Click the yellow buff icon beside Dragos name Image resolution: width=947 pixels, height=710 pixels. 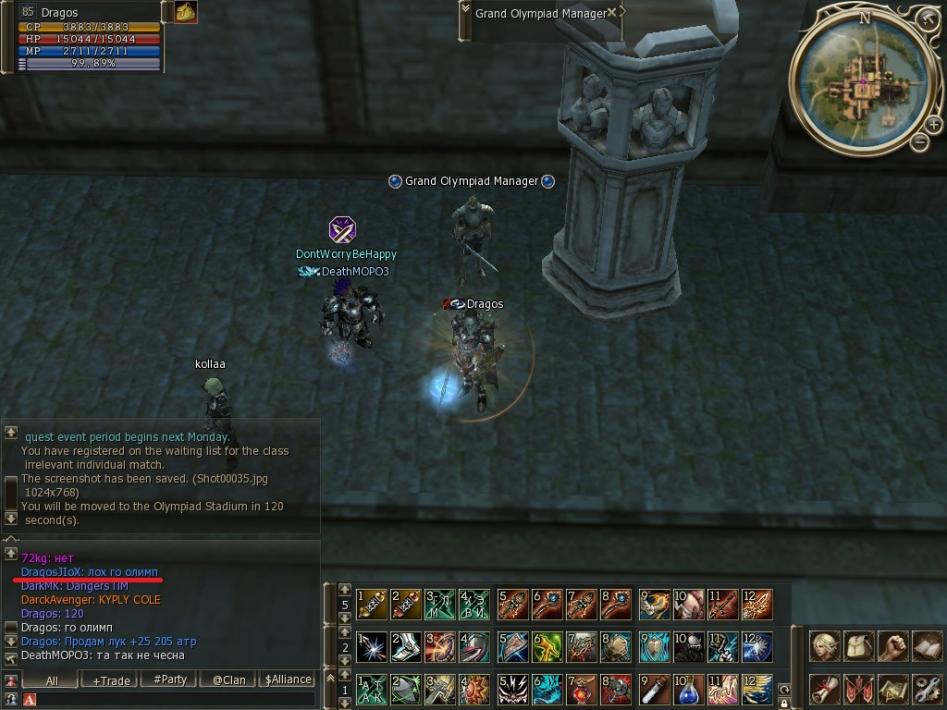pyautogui.click(x=186, y=12)
